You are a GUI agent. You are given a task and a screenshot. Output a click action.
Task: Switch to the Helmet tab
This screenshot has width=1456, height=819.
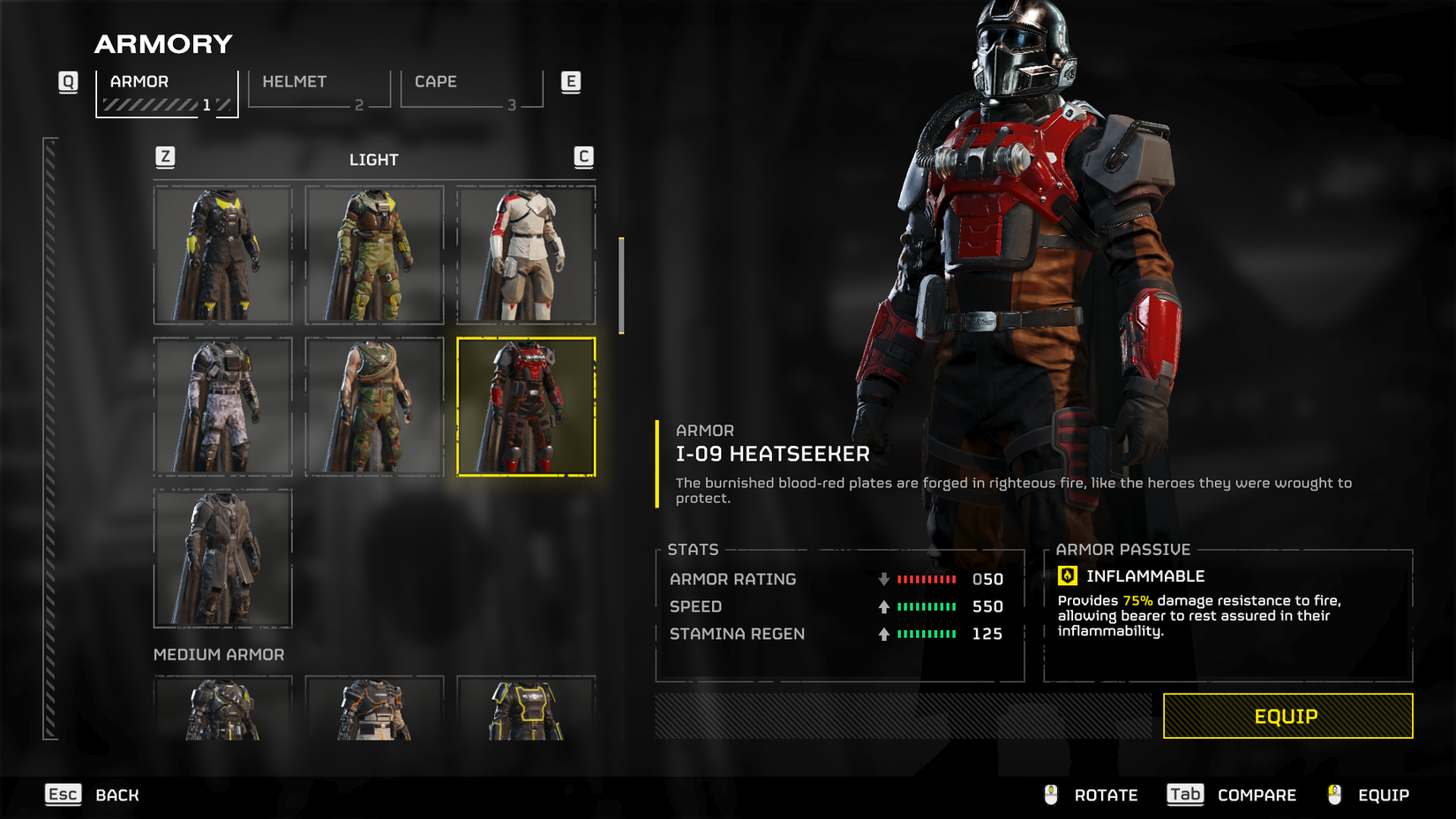[319, 89]
